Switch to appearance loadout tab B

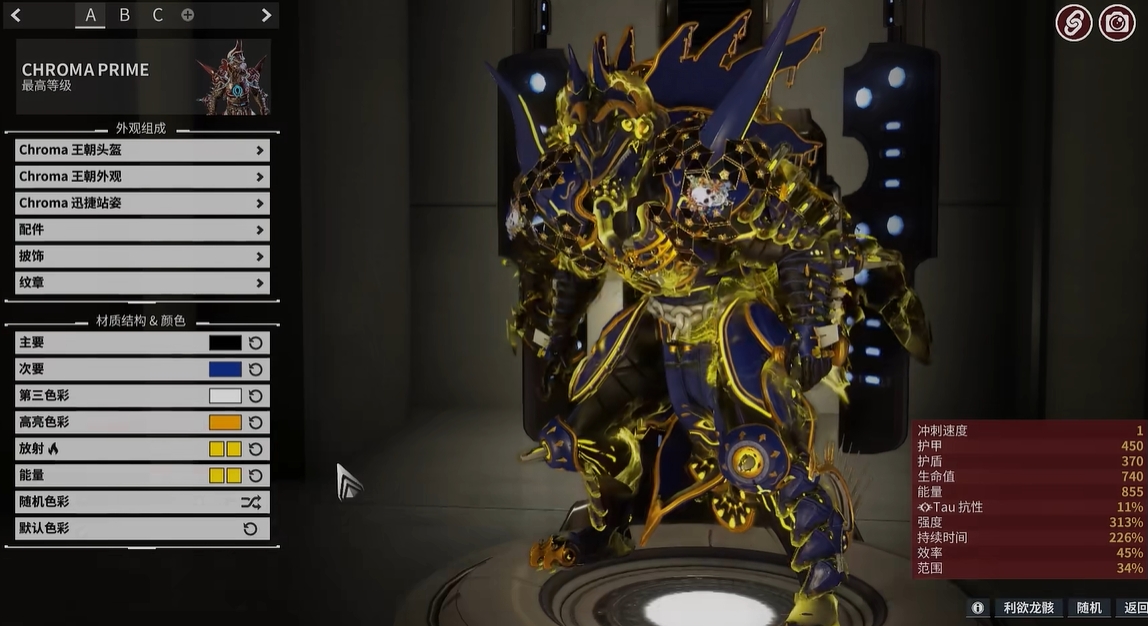[124, 15]
